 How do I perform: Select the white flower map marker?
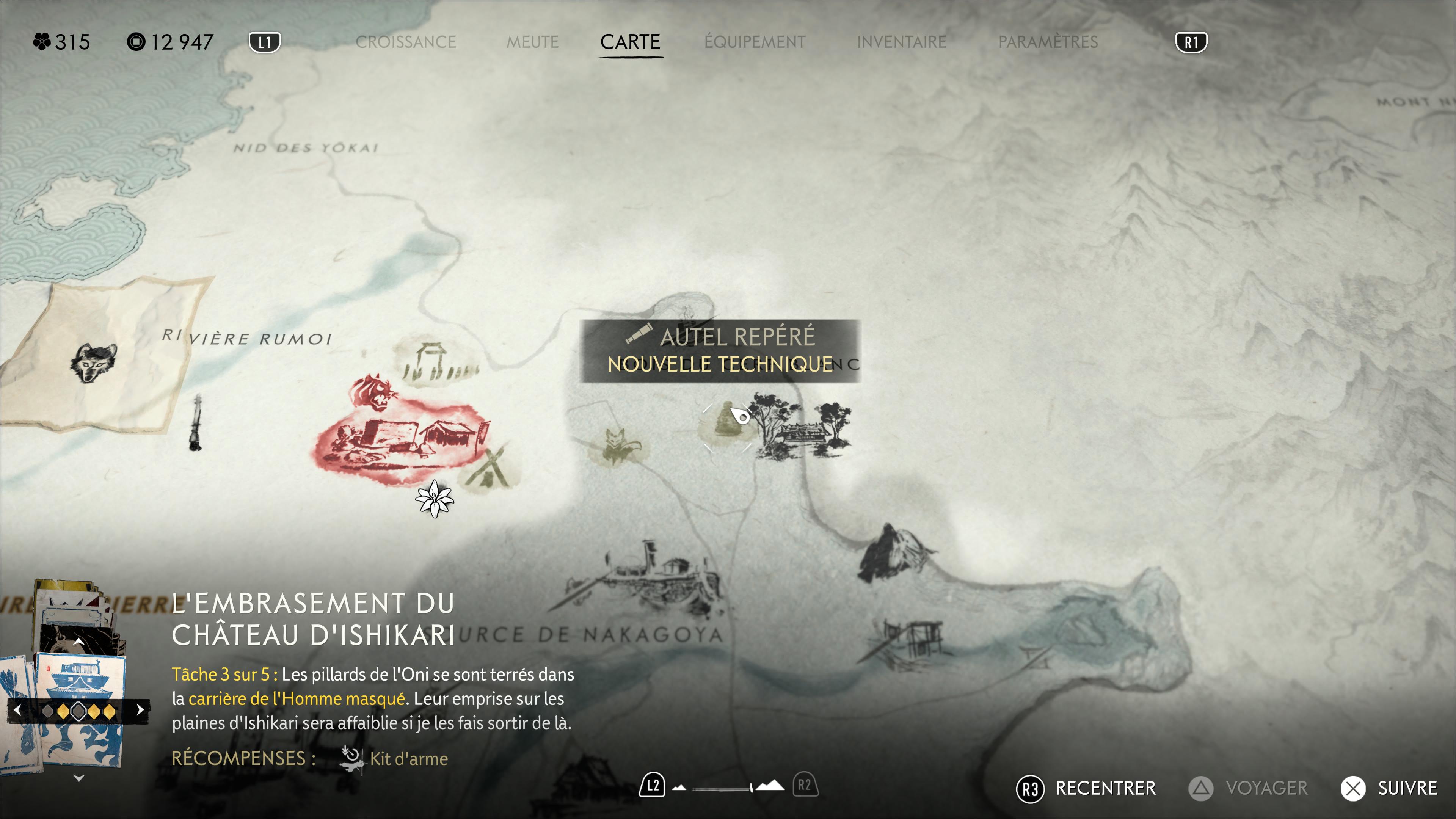(434, 499)
